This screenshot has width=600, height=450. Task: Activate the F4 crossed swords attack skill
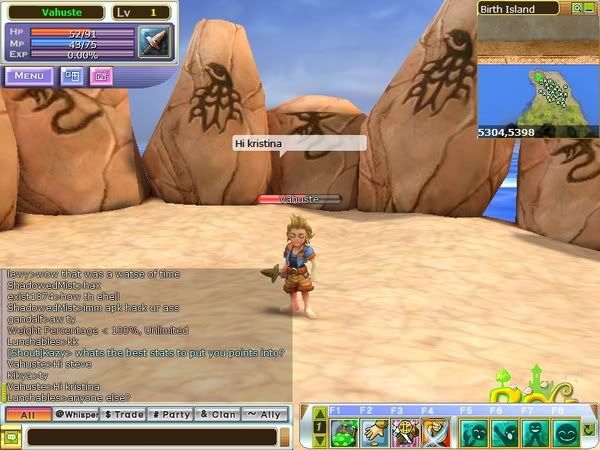pos(437,432)
